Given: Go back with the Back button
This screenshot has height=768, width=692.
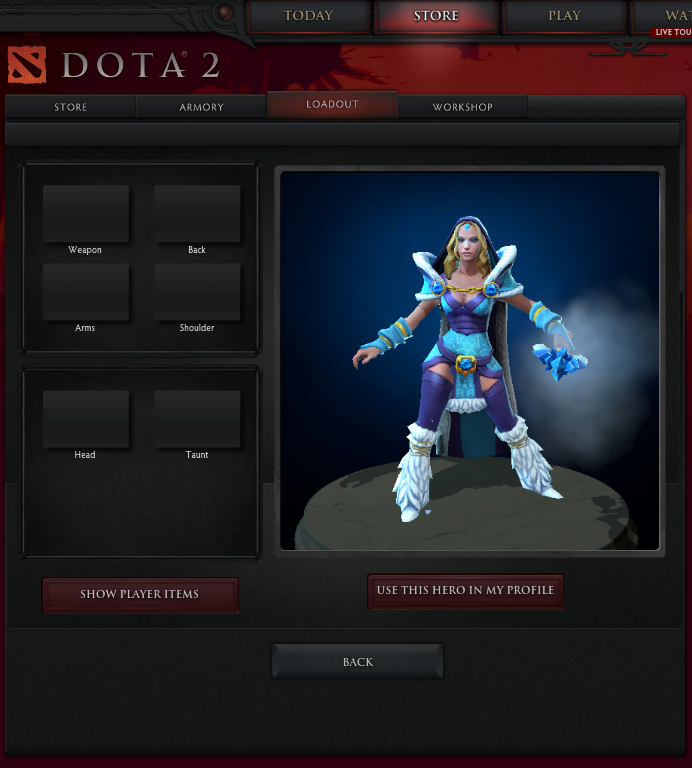Looking at the screenshot, I should coord(357,662).
